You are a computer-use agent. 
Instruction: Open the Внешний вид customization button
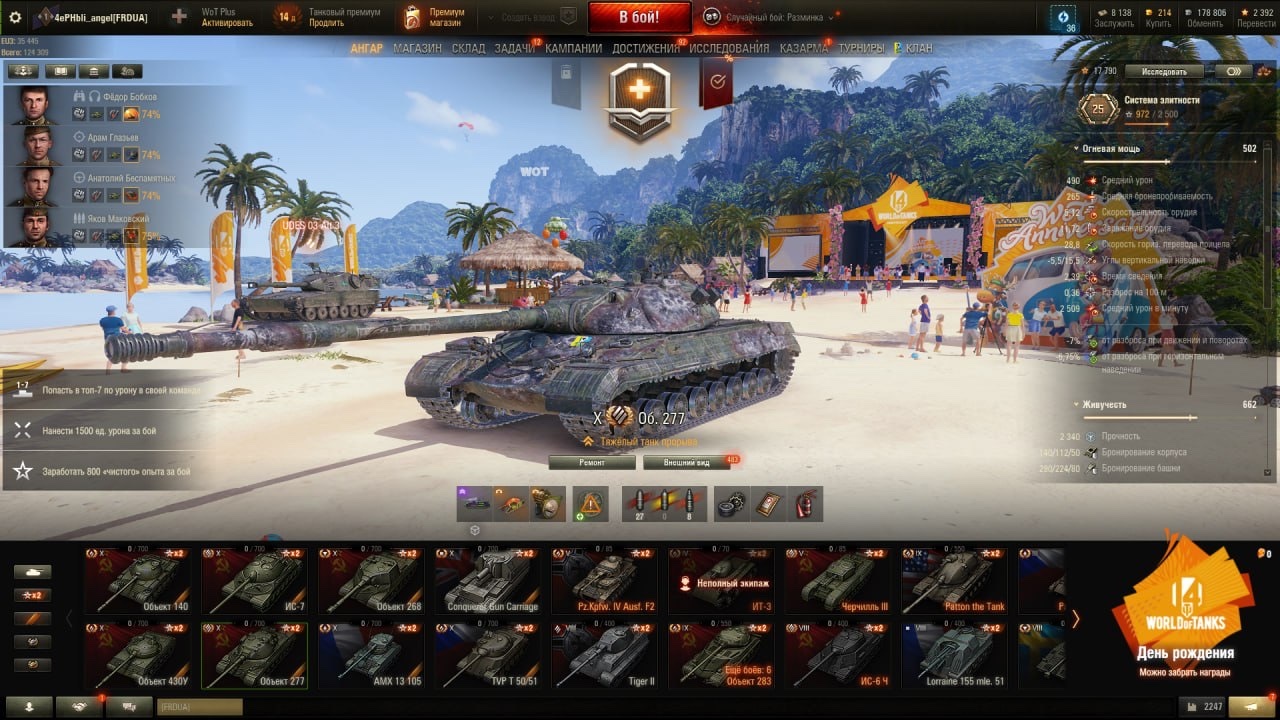(x=687, y=463)
